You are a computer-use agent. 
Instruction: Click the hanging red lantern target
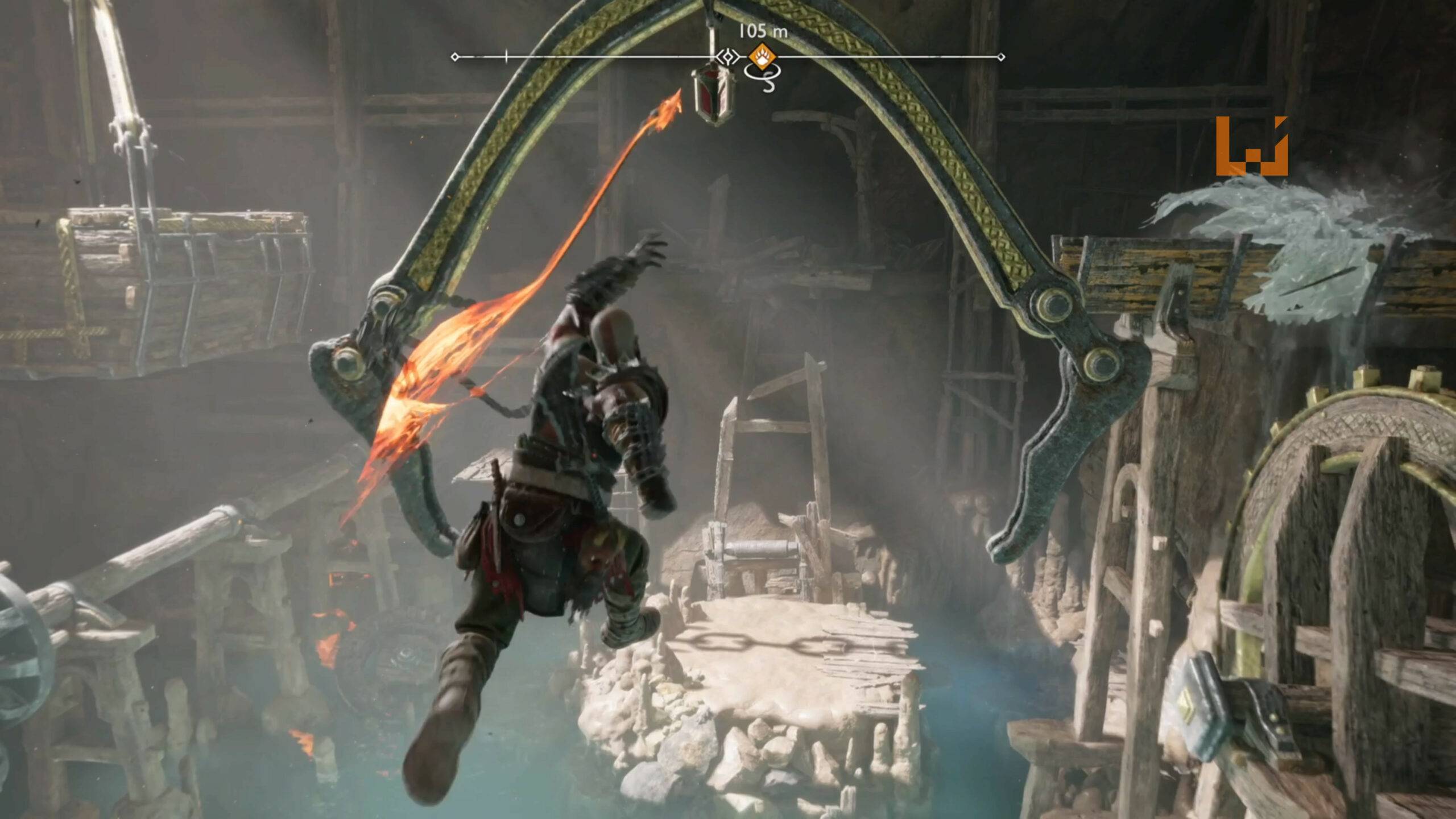[x=713, y=94]
